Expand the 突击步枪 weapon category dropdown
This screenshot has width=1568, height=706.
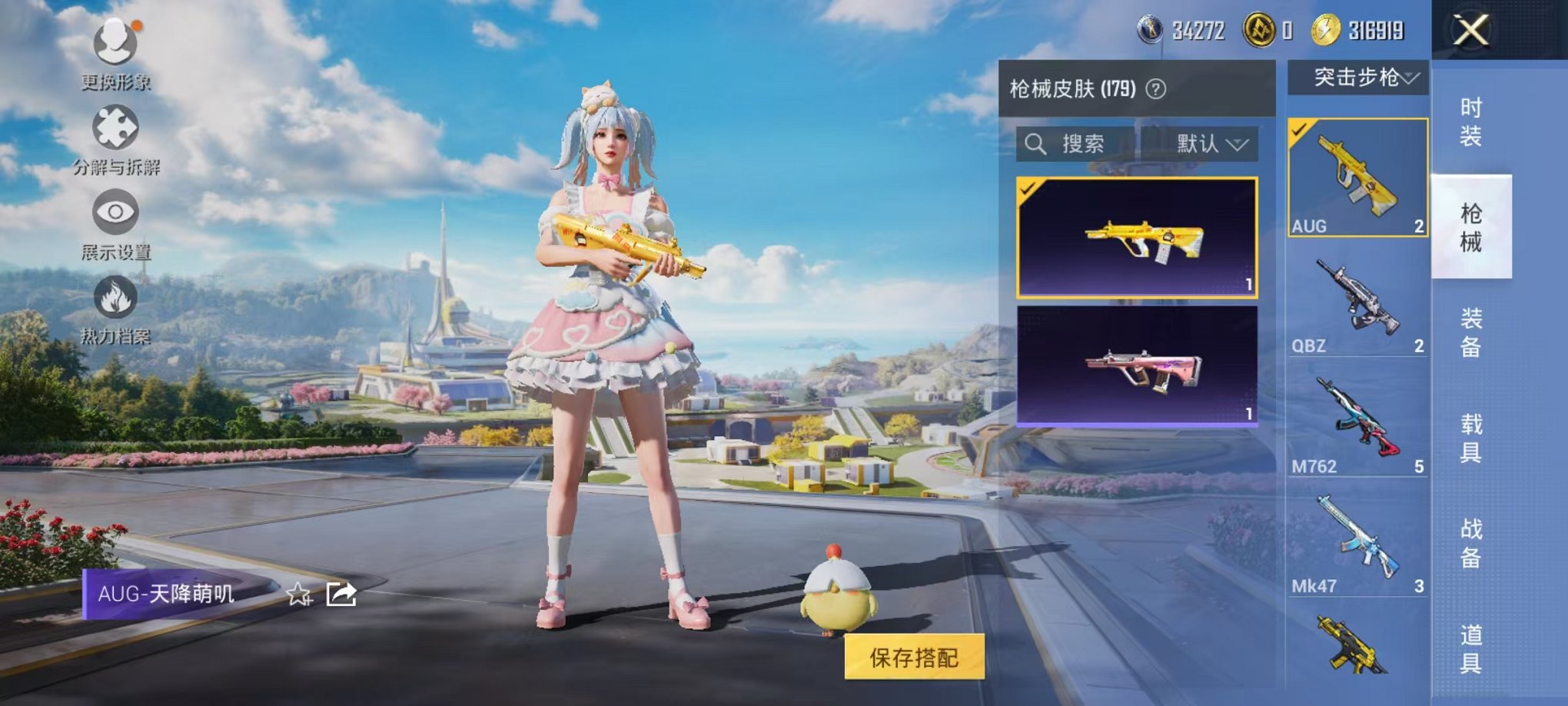pyautogui.click(x=1359, y=78)
